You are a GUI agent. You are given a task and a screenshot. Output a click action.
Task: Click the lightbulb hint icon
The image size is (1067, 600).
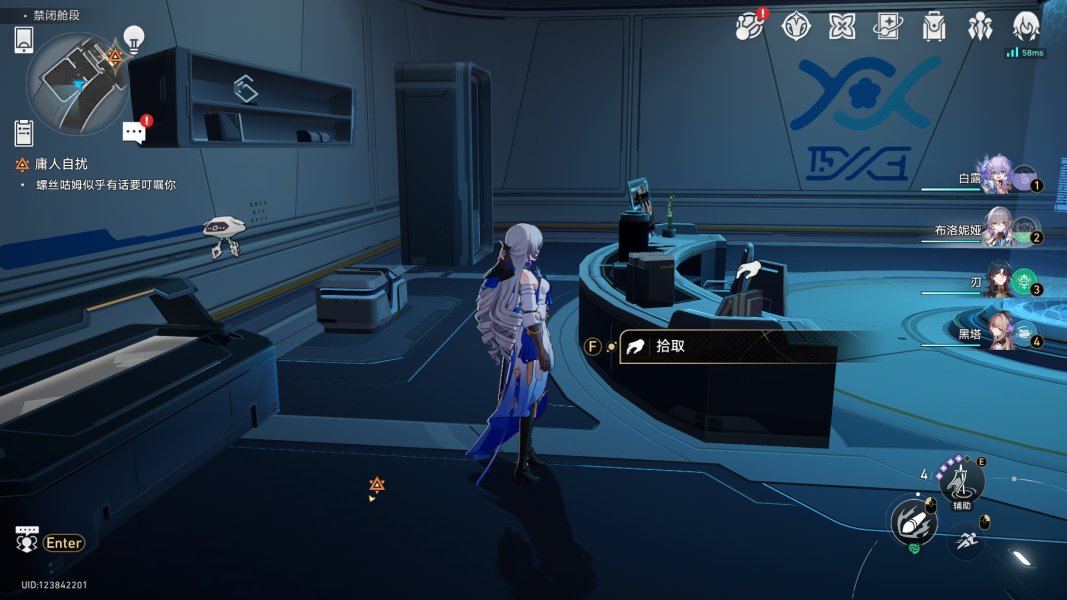(x=133, y=40)
